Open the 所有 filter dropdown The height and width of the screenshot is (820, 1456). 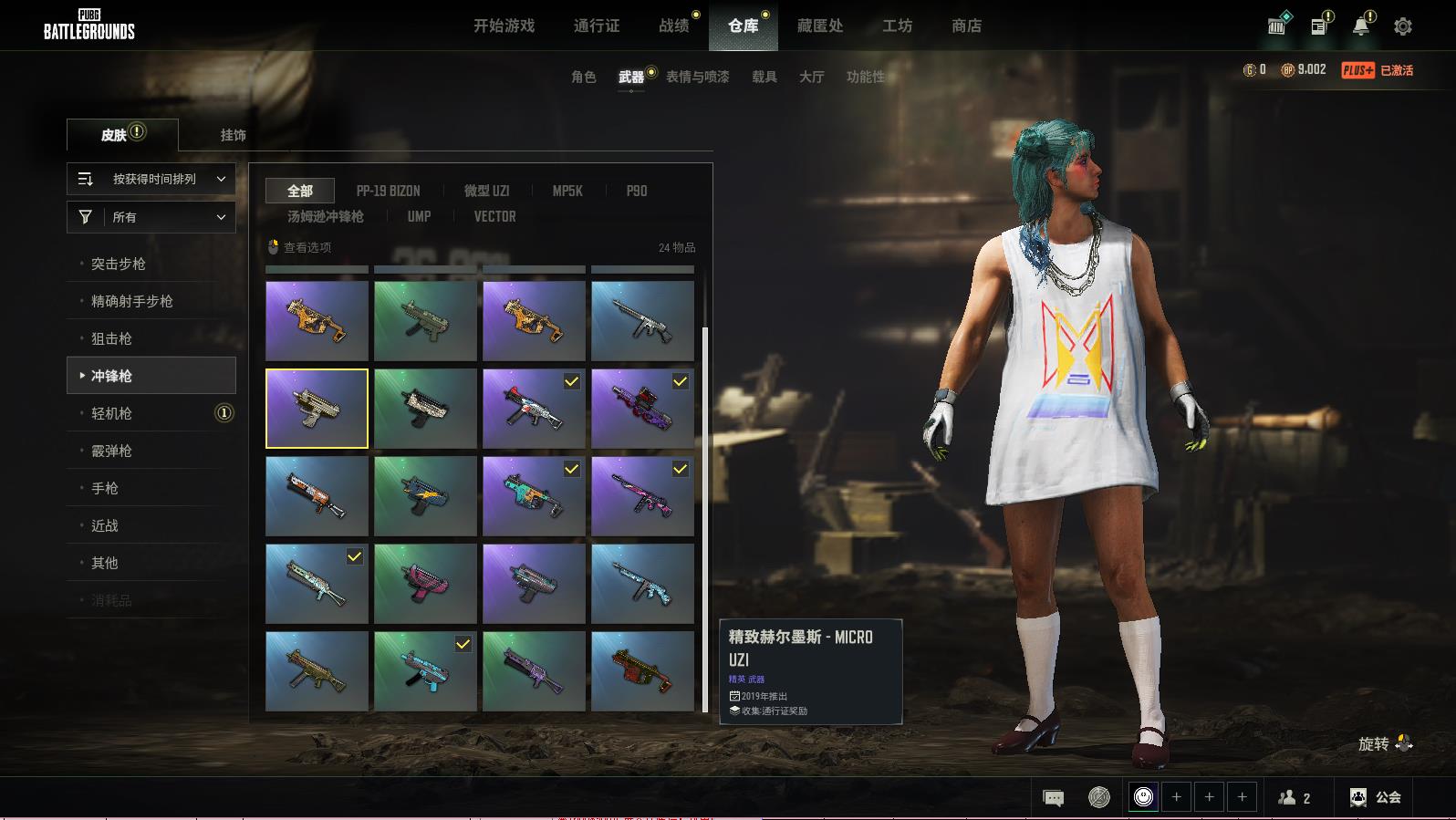click(151, 217)
